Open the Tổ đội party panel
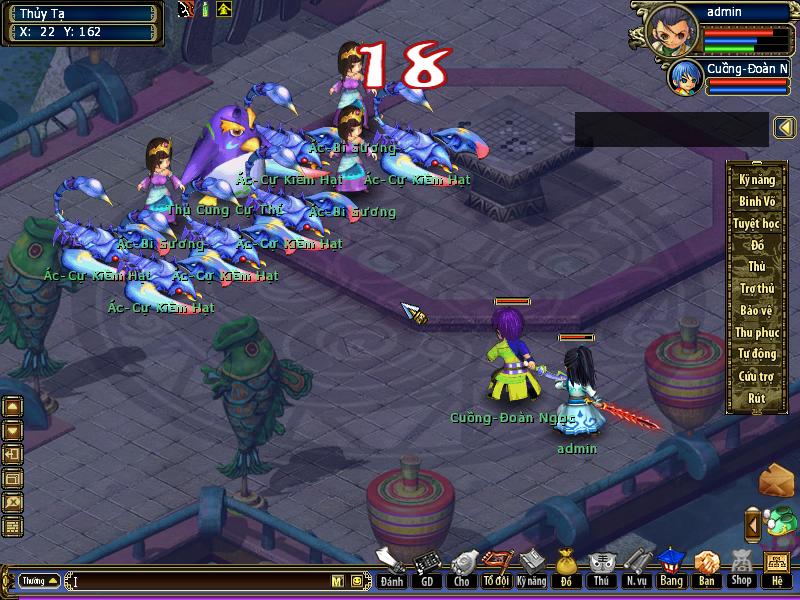The height and width of the screenshot is (600, 800). click(495, 567)
